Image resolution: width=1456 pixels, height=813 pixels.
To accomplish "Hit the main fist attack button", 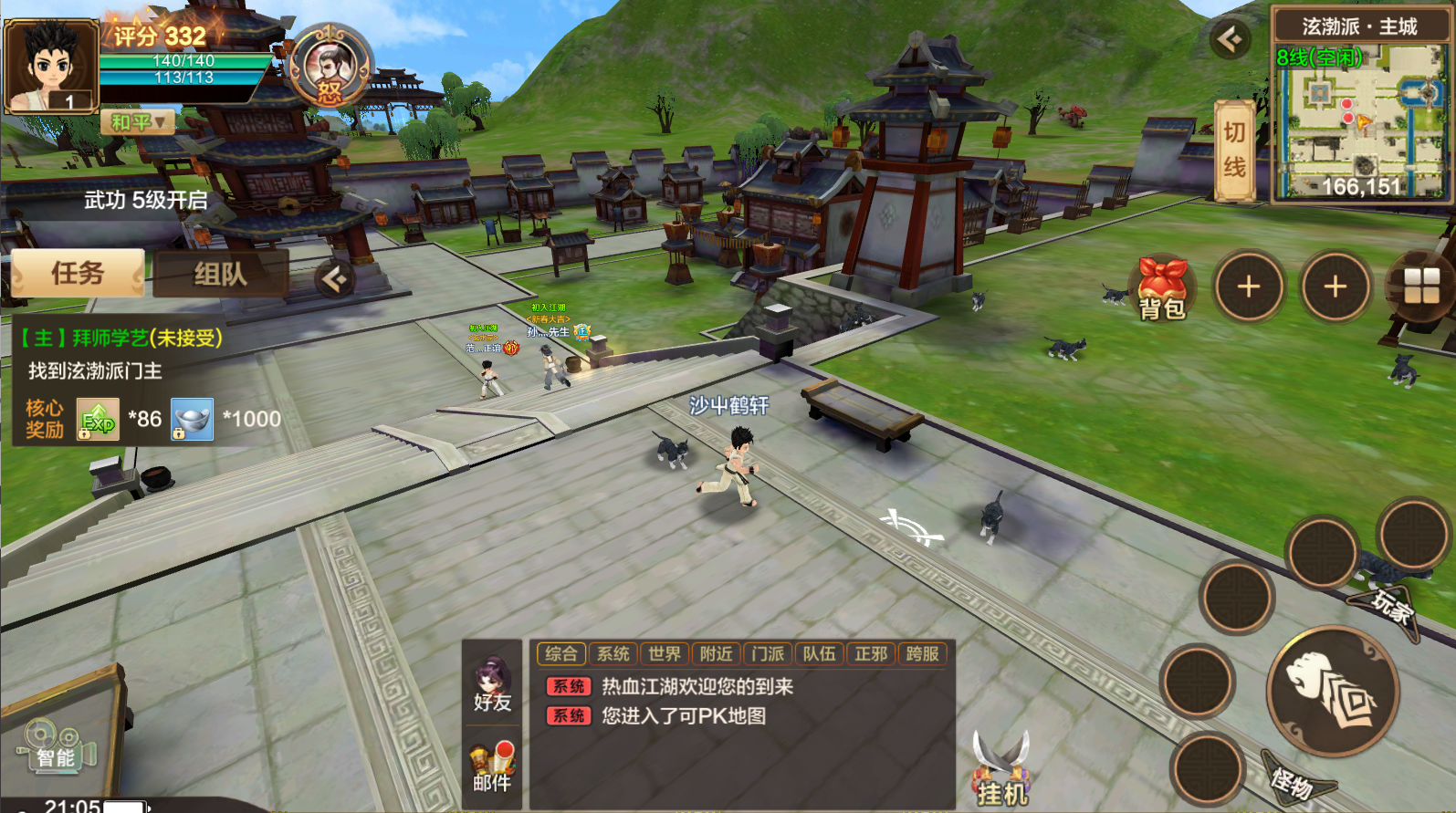I will click(1334, 692).
